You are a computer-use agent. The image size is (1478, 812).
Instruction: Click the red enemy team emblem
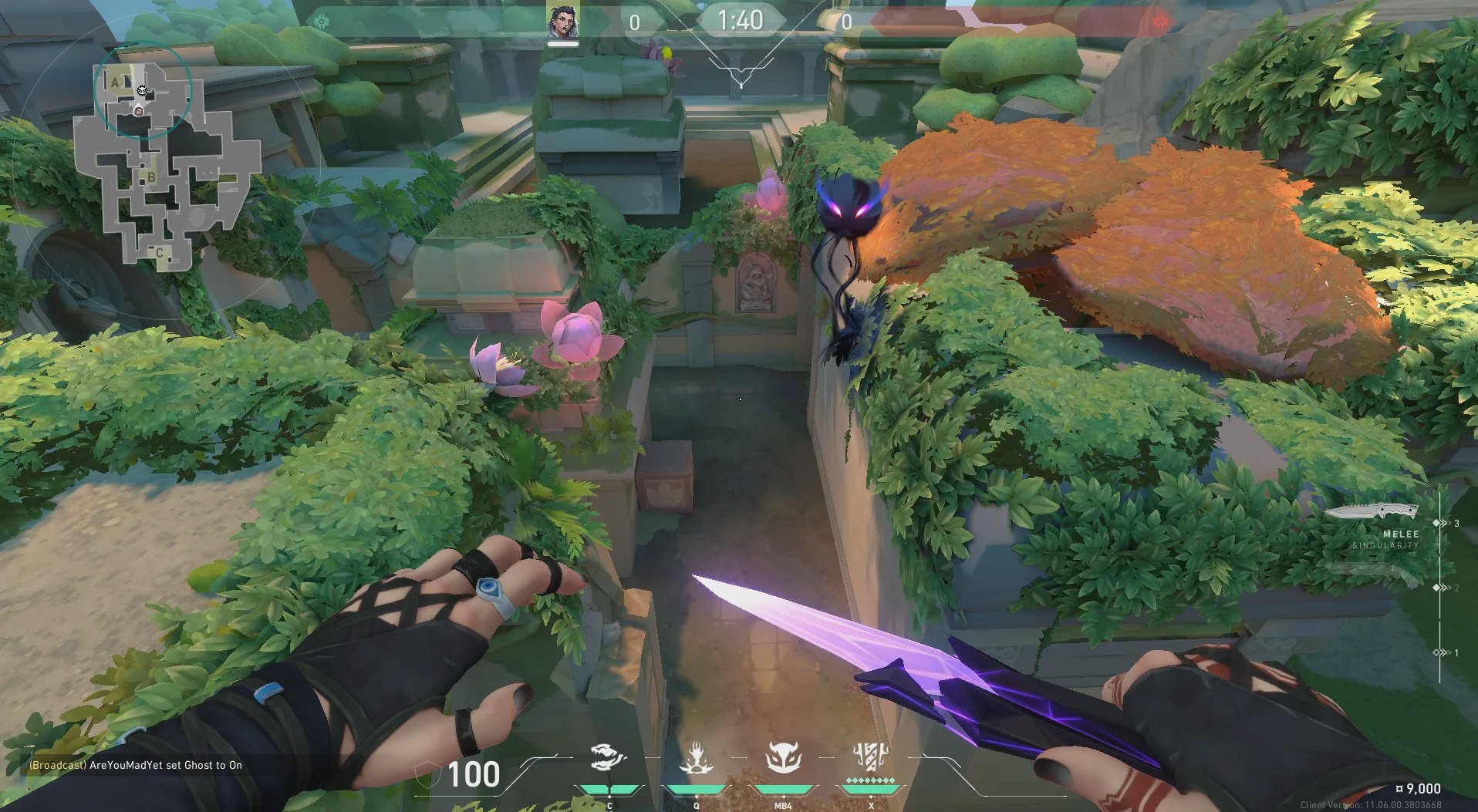1161,22
